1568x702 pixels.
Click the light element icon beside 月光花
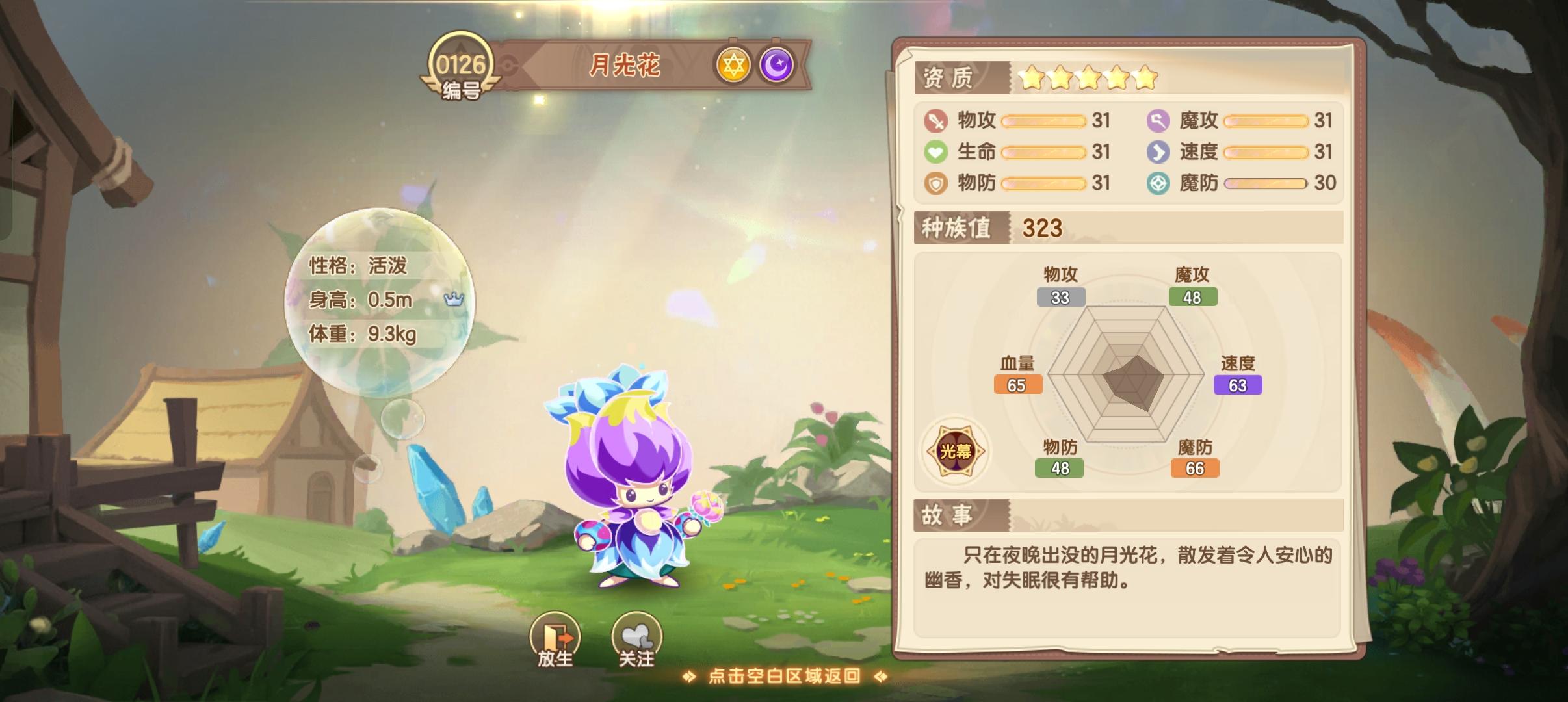(x=732, y=65)
